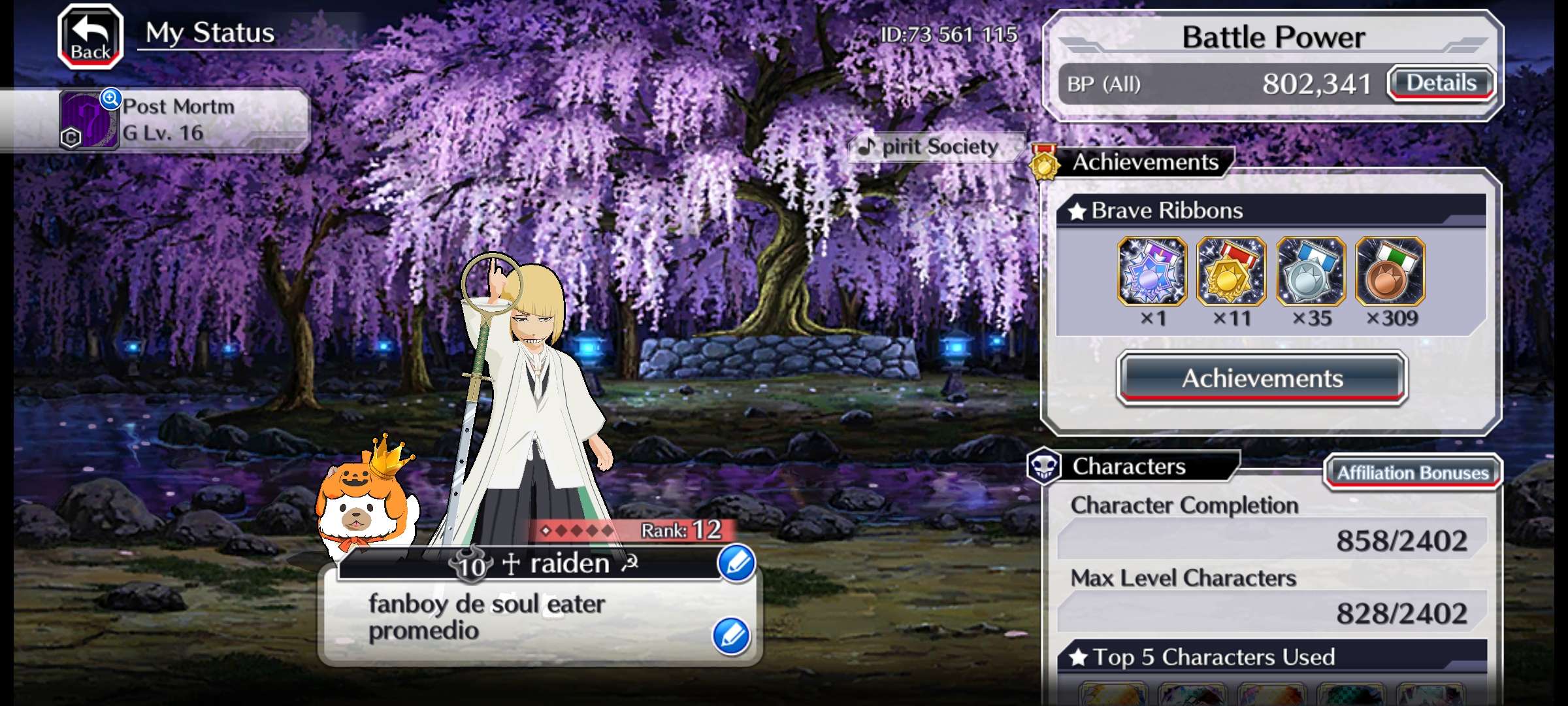Open the Achievements list button
The image size is (1568, 706).
coord(1262,378)
